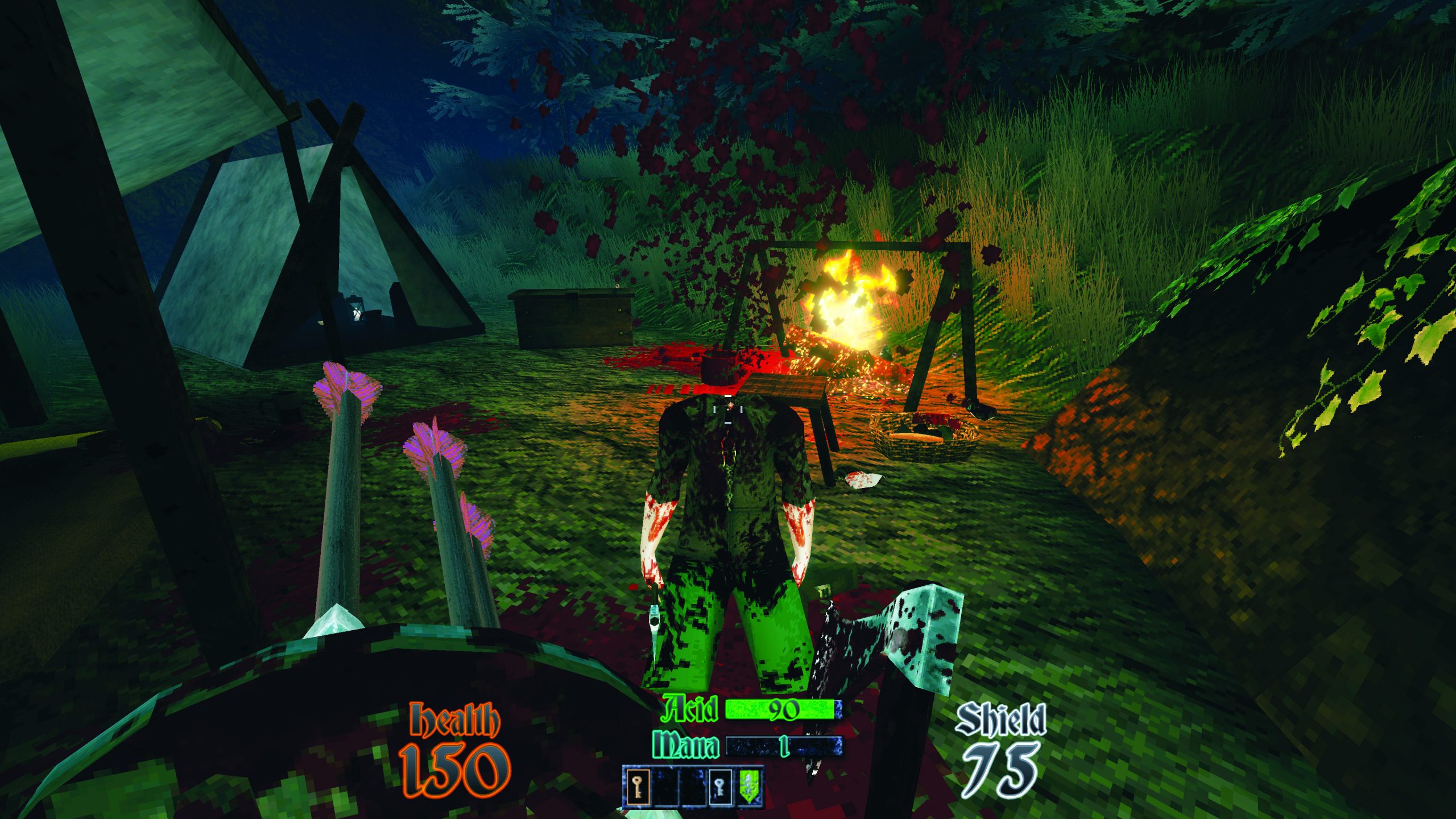Click the green shield pickup icon

point(750,787)
